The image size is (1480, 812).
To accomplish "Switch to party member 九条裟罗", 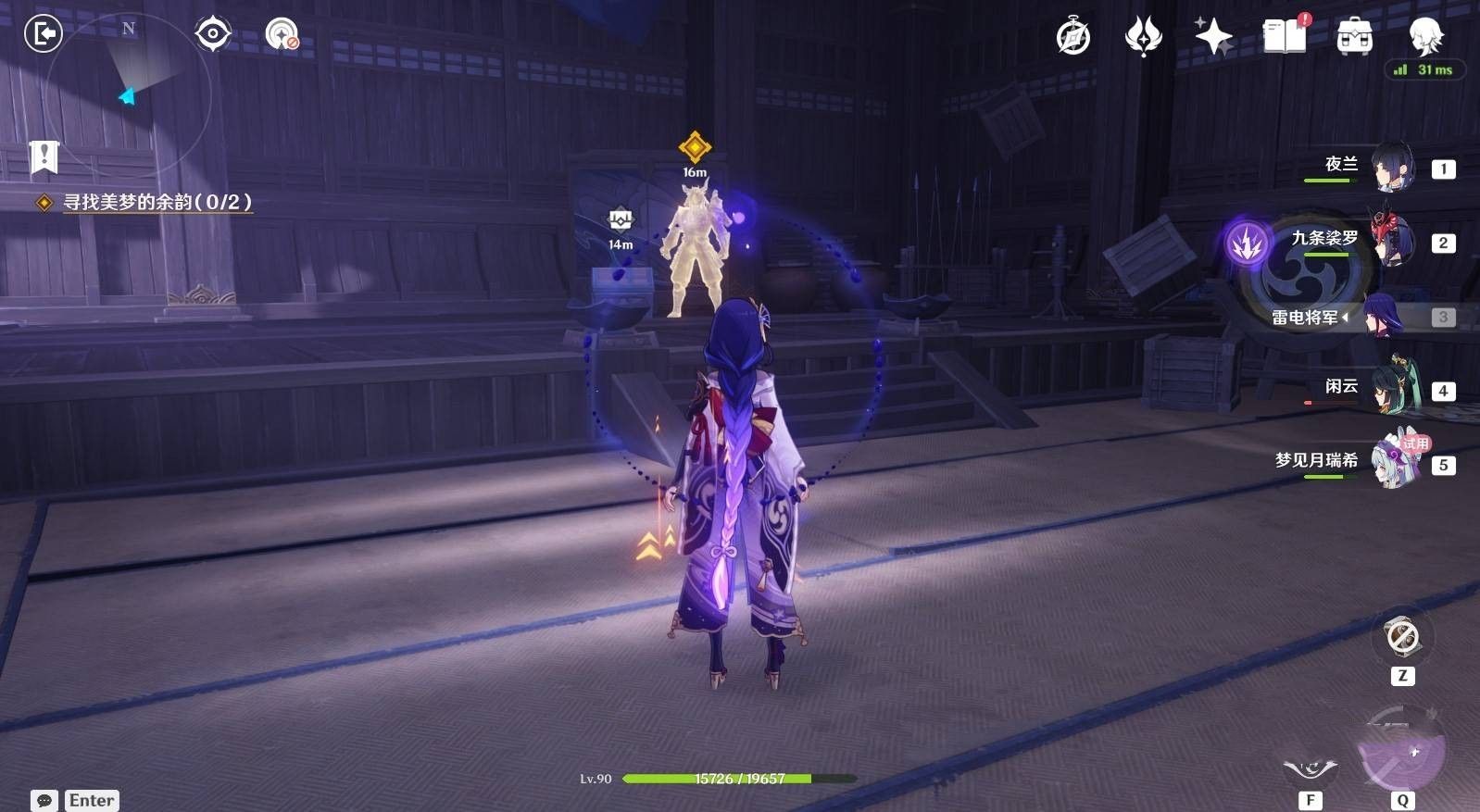I will [1392, 242].
